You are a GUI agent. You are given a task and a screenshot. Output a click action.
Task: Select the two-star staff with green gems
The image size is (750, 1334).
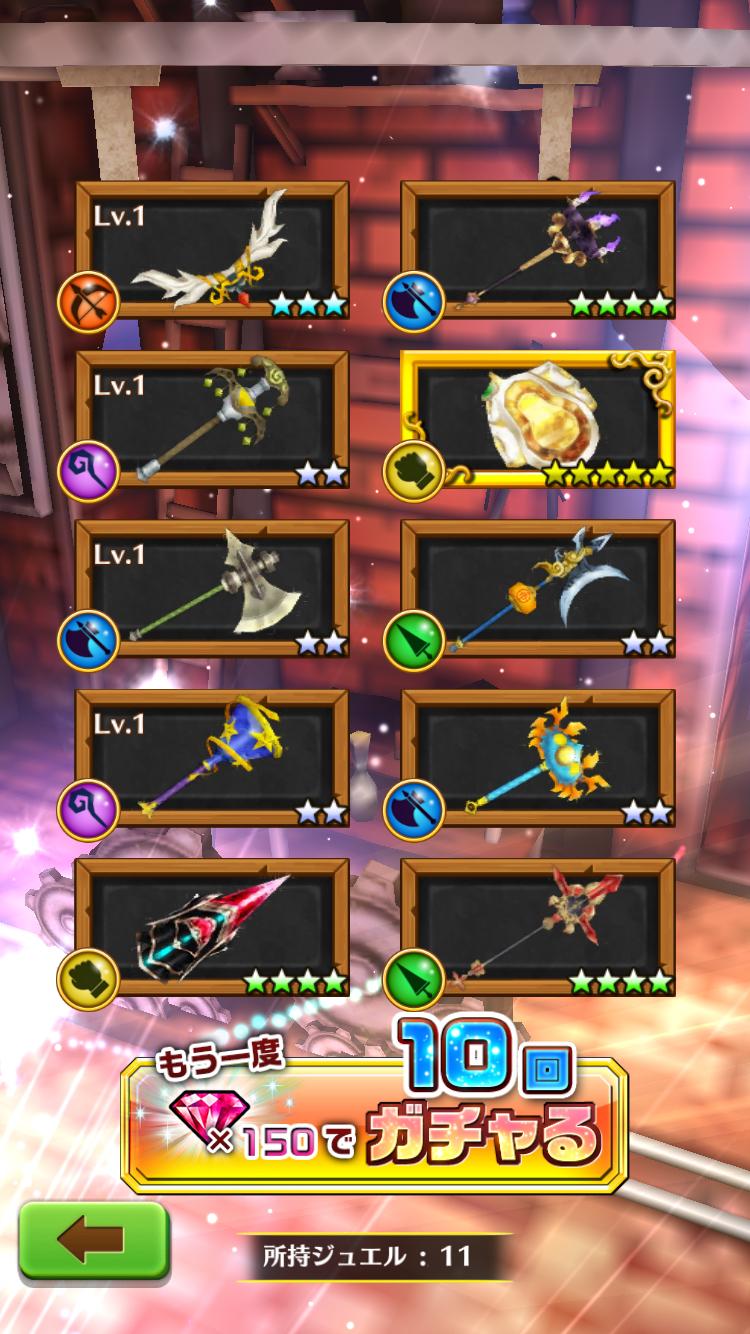pyautogui.click(x=212, y=419)
